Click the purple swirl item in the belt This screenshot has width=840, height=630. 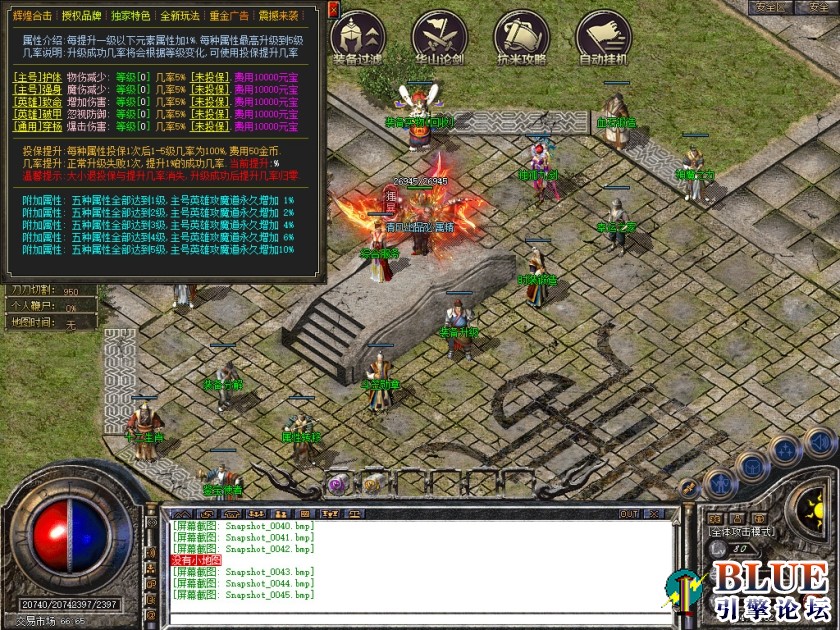click(337, 484)
